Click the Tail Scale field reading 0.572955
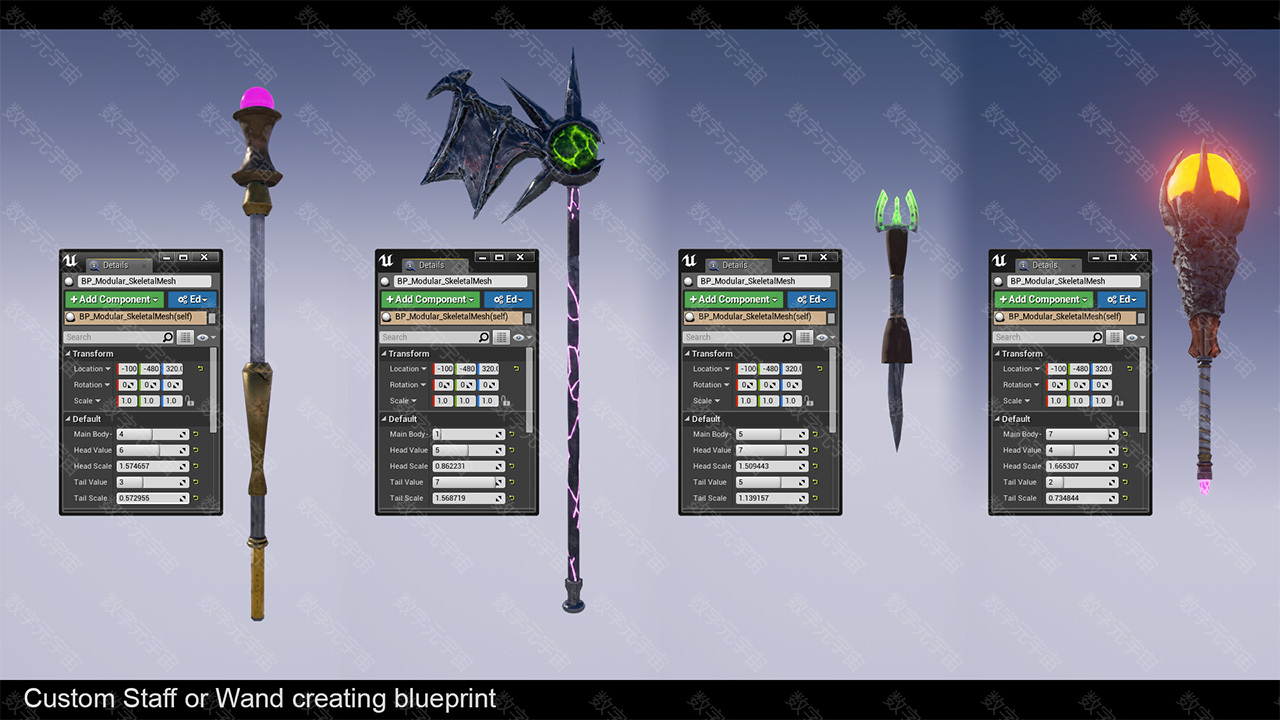This screenshot has width=1280, height=720. tap(152, 498)
